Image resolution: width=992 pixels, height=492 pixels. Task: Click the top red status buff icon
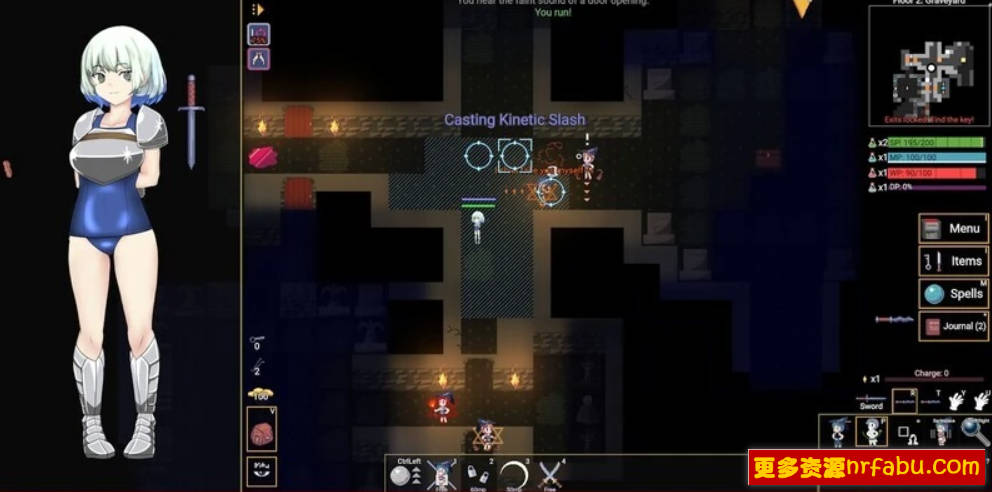click(258, 35)
